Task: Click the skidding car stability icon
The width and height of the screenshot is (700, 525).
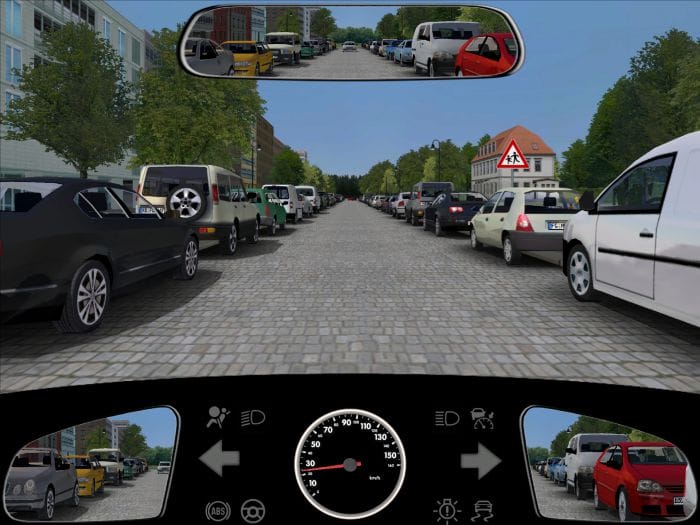Action: pos(482,510)
